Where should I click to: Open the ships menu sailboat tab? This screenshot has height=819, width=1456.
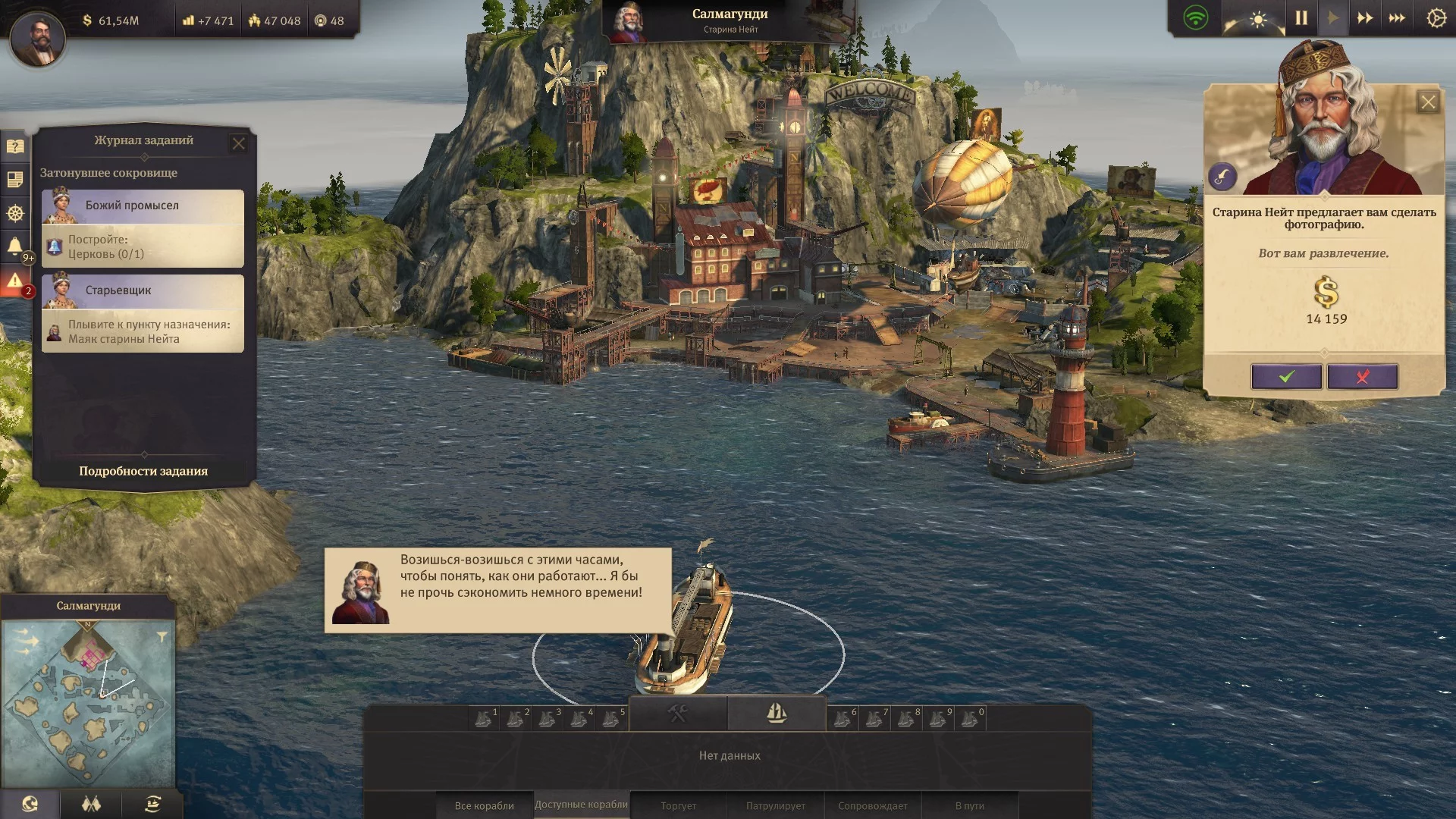tap(777, 713)
